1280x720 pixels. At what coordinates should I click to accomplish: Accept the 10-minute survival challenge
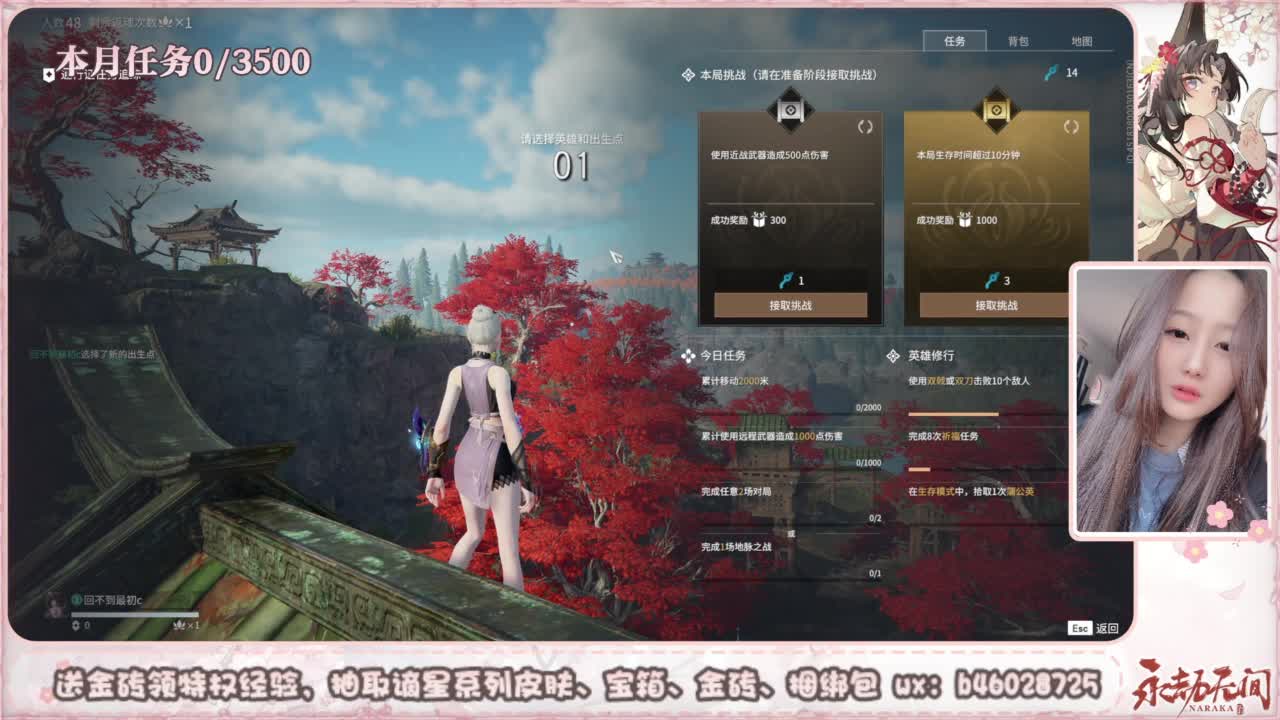click(x=1000, y=306)
